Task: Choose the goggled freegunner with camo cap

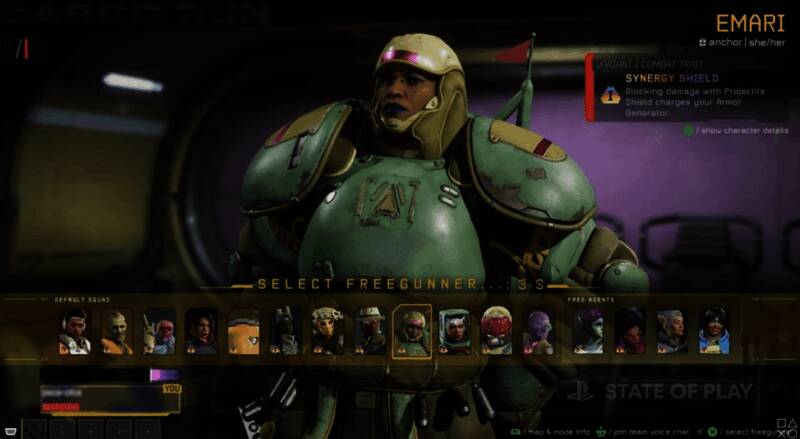Action: [x=327, y=331]
